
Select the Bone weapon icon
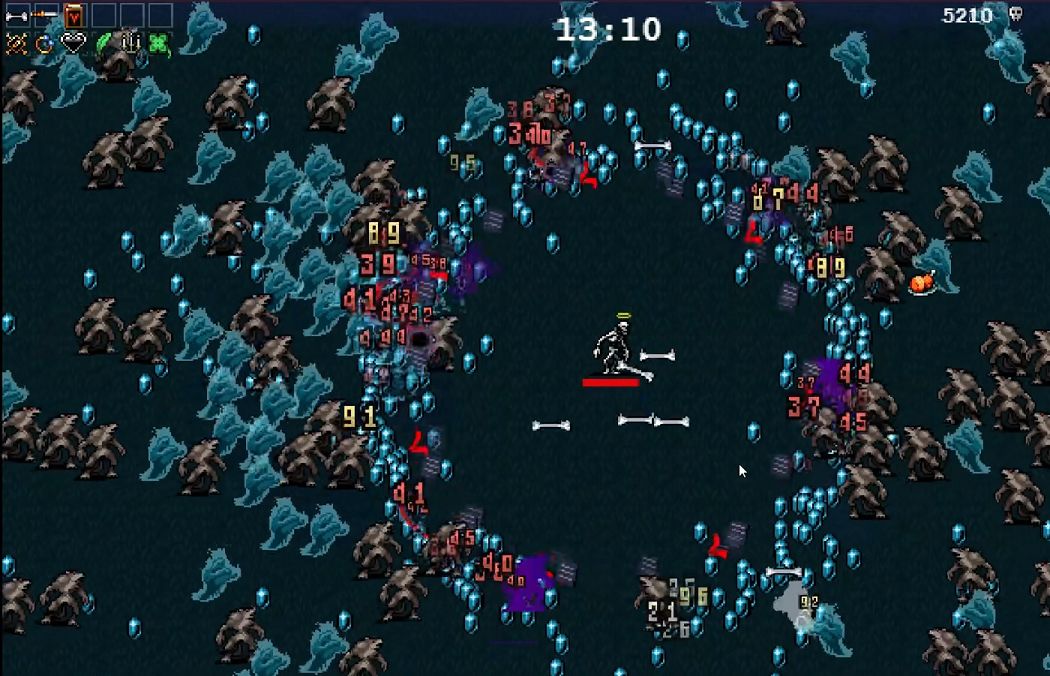pos(16,16)
